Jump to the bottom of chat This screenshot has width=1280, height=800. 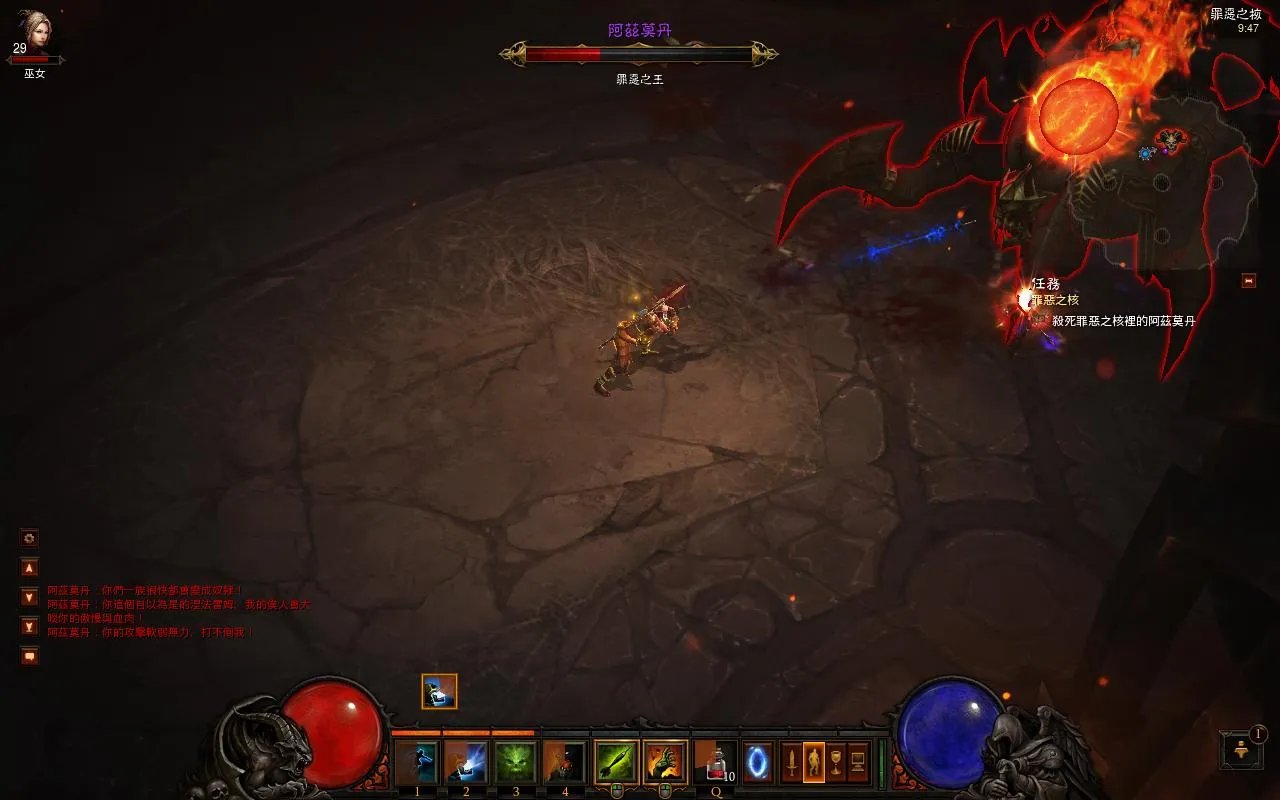30,627
